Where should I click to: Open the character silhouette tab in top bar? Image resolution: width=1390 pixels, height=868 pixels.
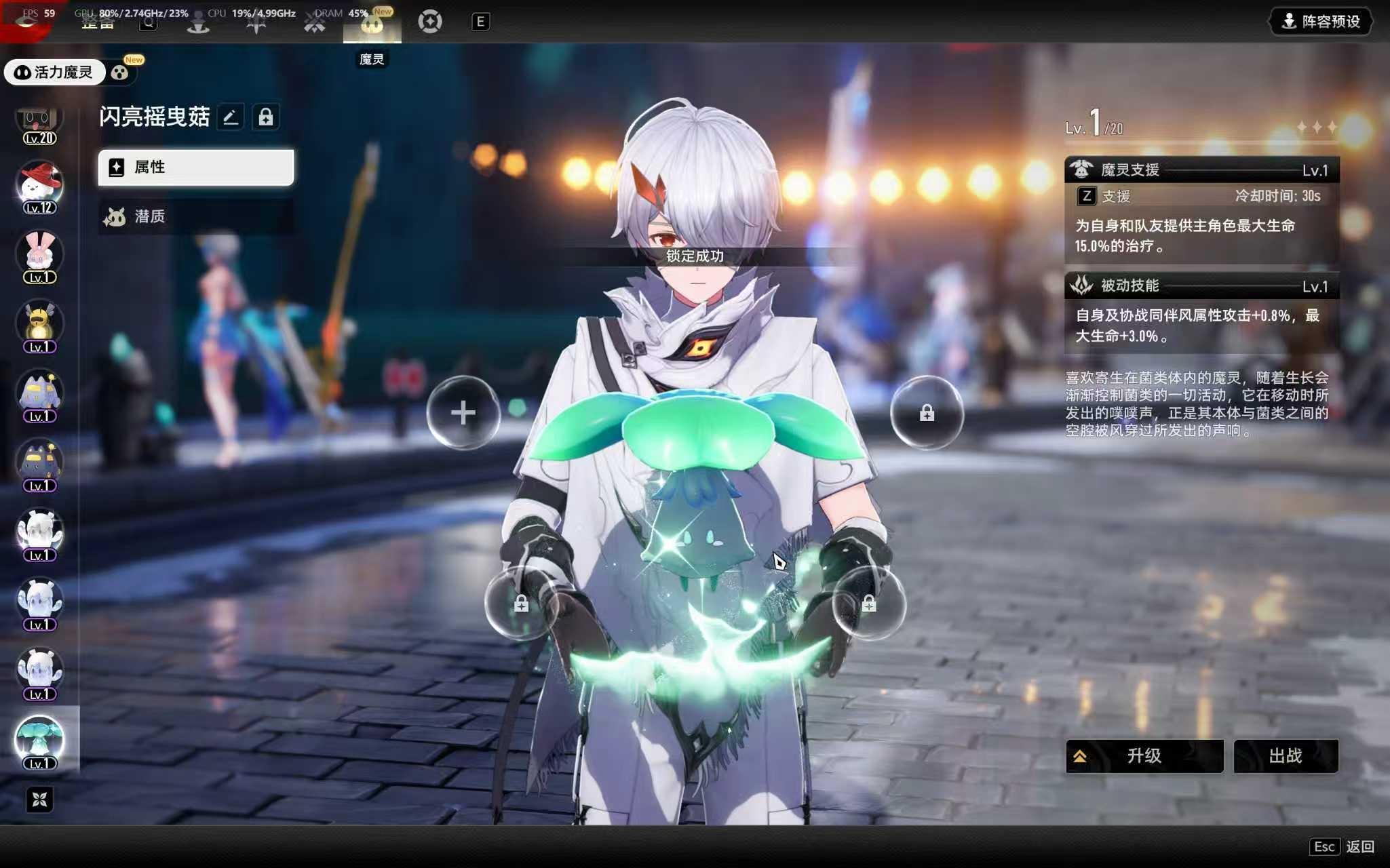(x=198, y=23)
